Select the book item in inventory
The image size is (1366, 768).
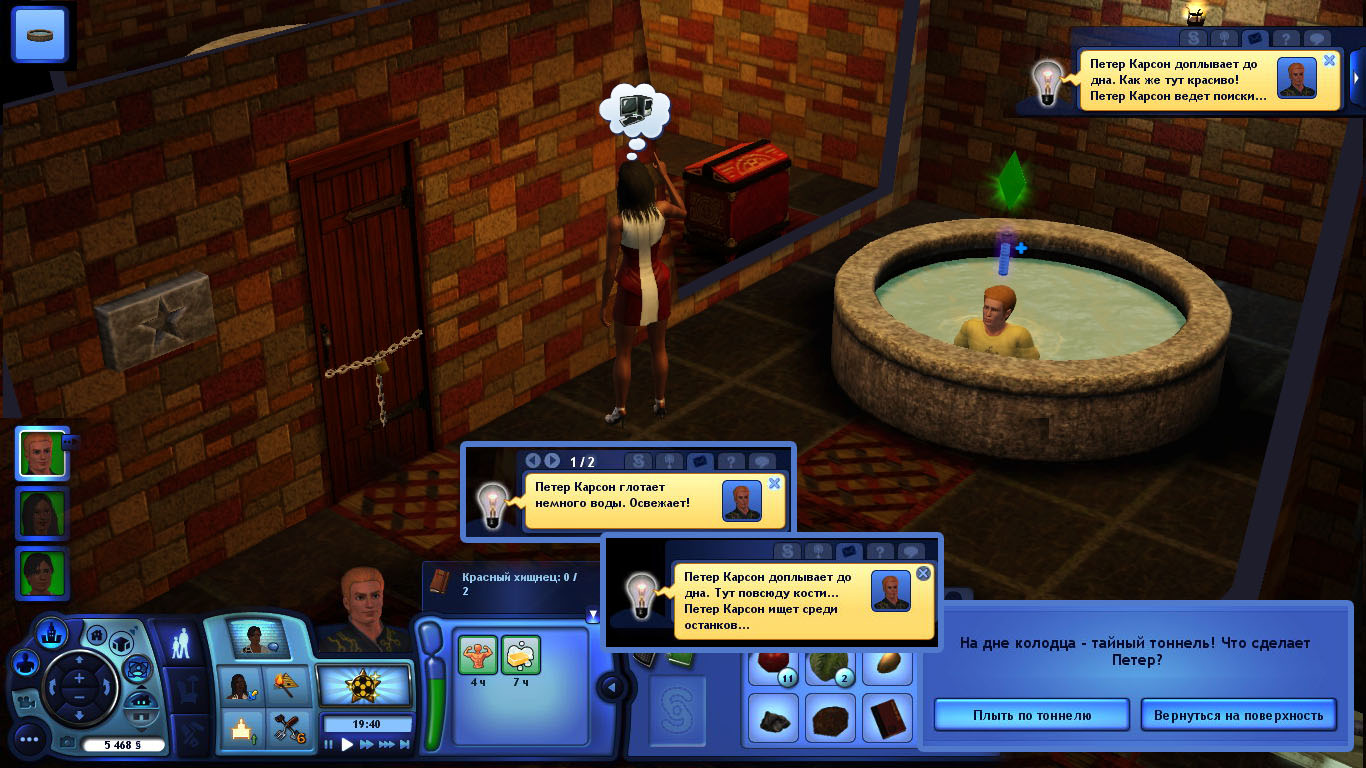point(886,717)
